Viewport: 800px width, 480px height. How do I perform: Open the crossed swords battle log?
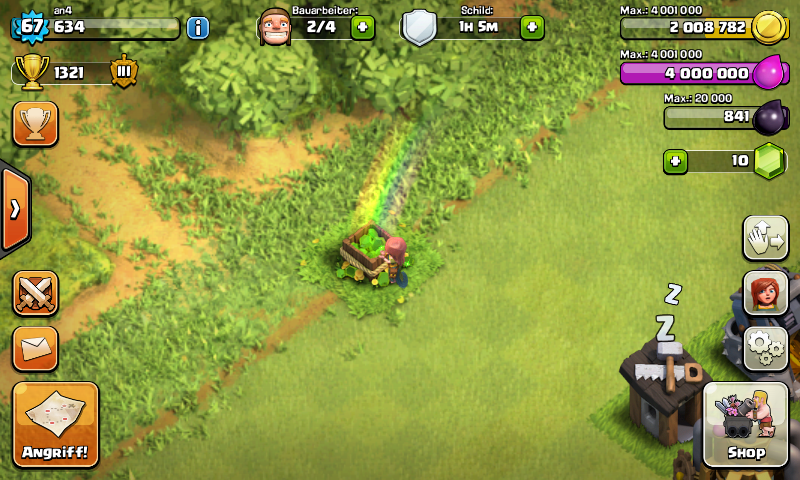pos(35,294)
